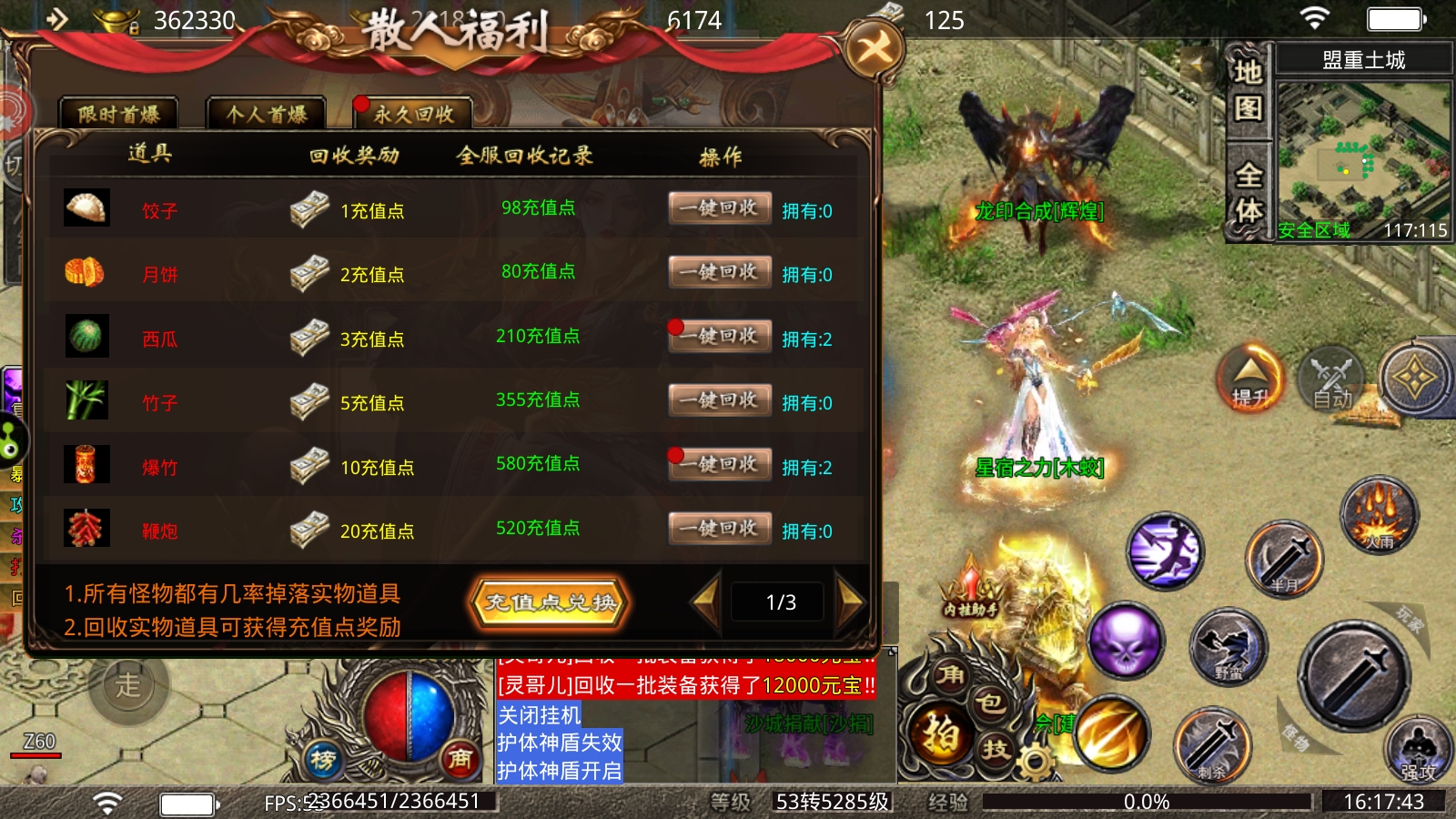Screen dimensions: 1456x819
Task: Recycle 西瓜 with its 一键回收 button
Action: click(719, 336)
